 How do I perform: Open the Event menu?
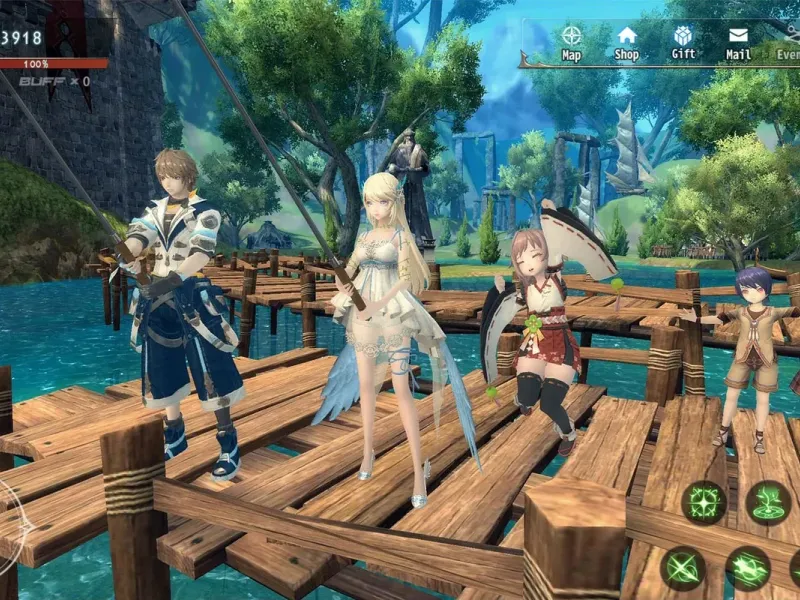789,42
